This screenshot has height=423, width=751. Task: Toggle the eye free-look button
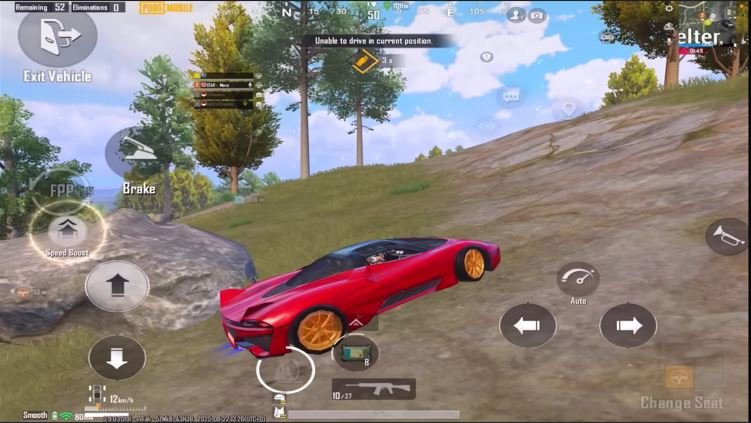coord(487,125)
